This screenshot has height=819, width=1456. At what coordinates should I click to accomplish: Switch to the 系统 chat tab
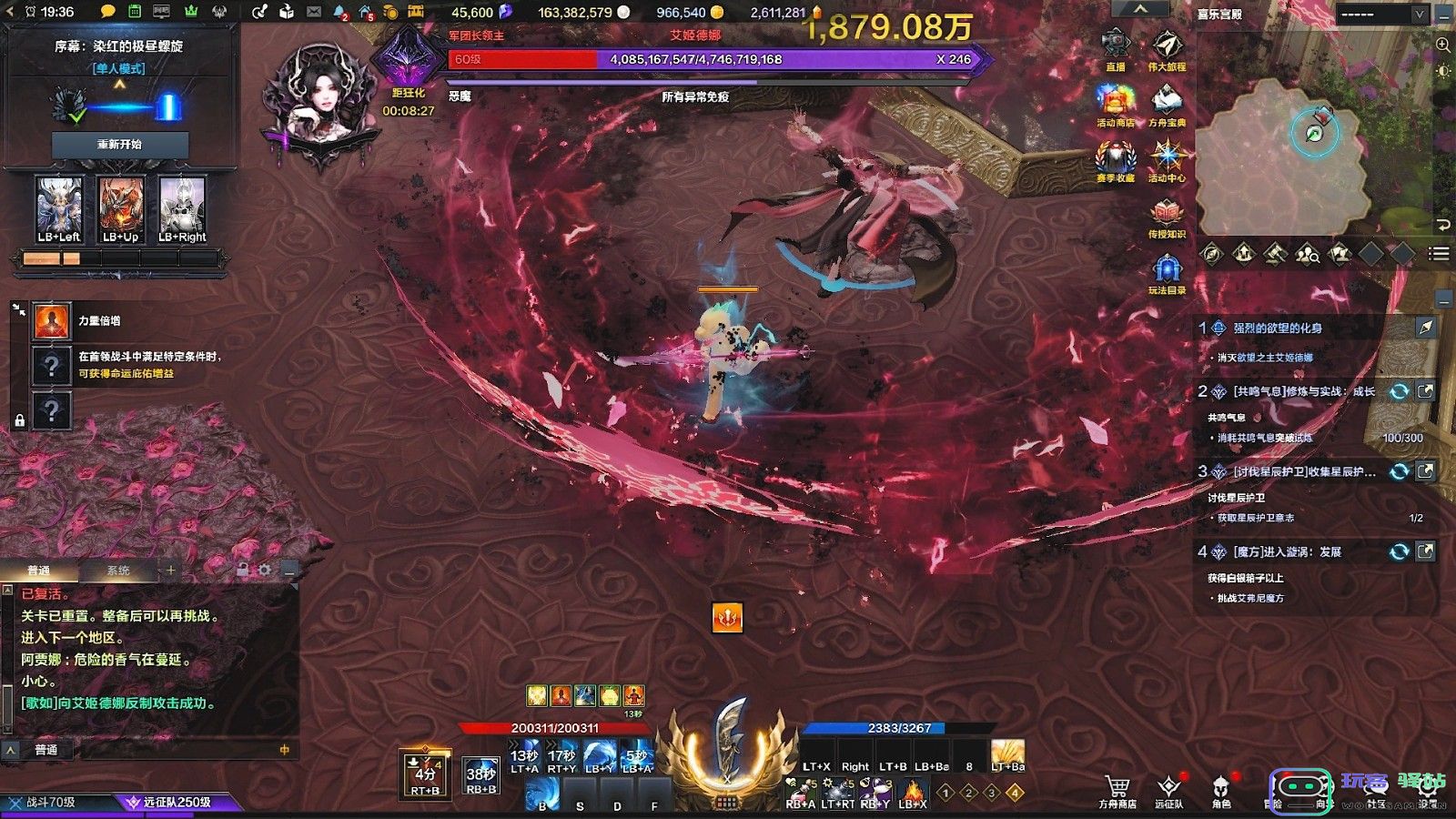[118, 571]
